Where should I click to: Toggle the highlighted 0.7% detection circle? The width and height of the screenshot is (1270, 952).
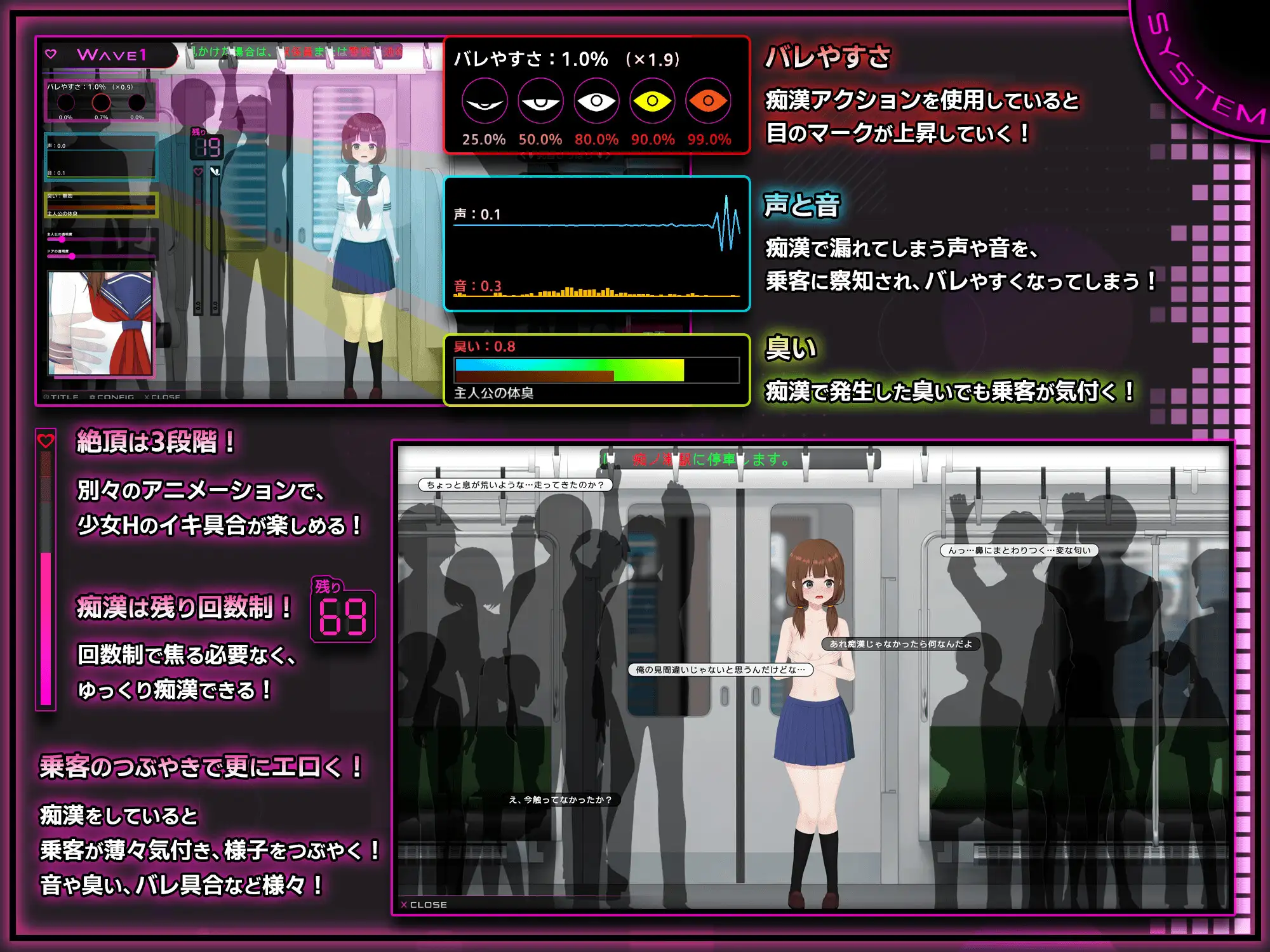102,103
